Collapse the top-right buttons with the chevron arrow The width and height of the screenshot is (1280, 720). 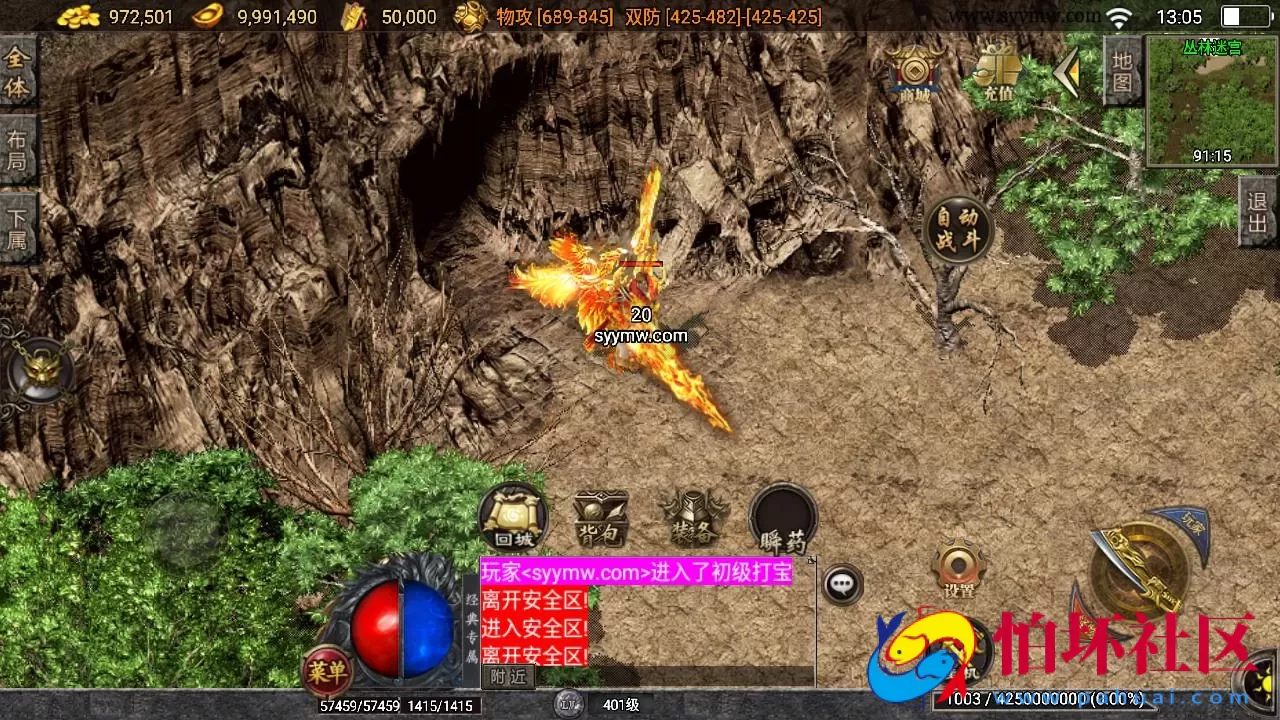point(1068,72)
